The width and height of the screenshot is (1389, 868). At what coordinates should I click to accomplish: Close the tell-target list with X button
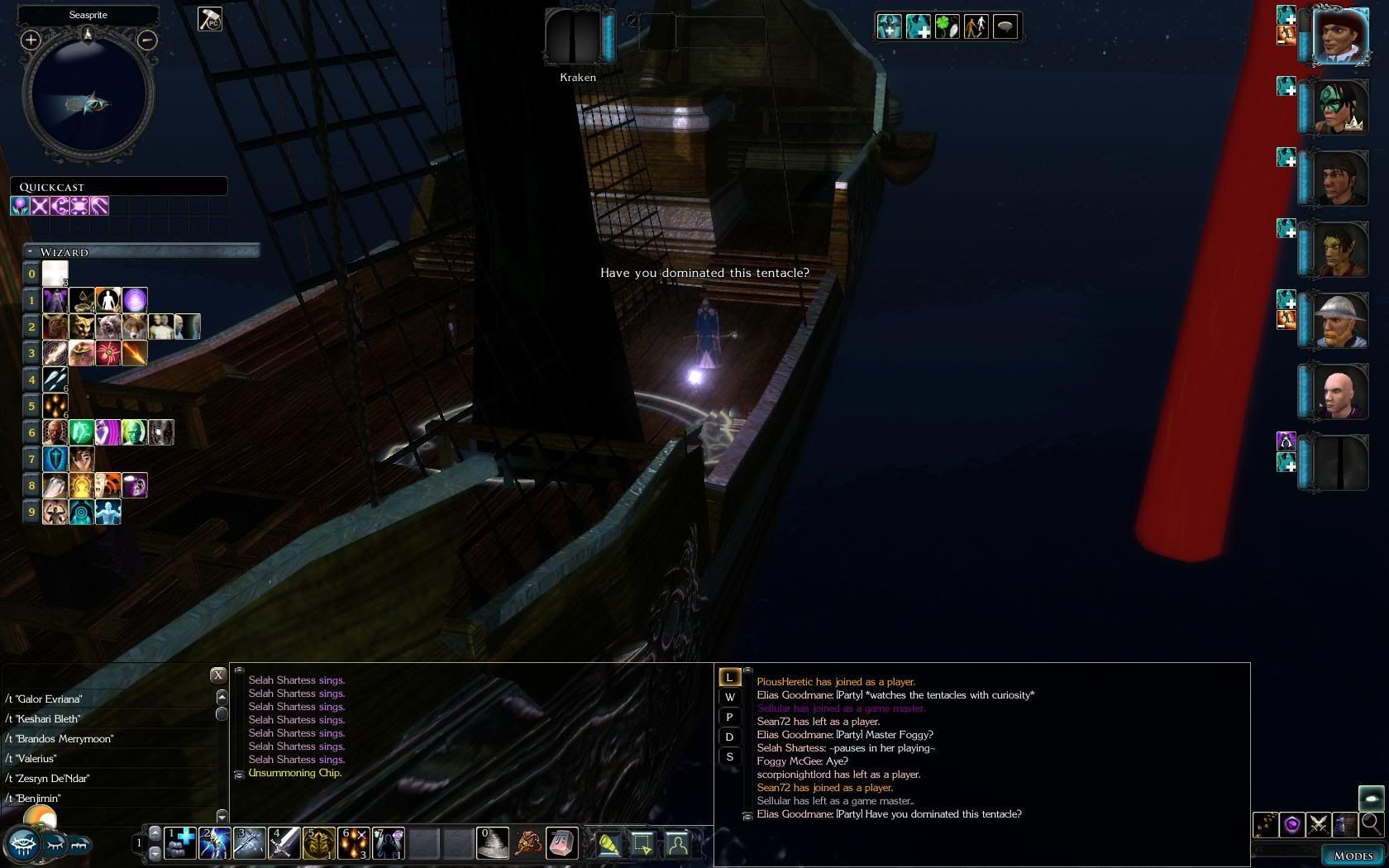pos(217,675)
